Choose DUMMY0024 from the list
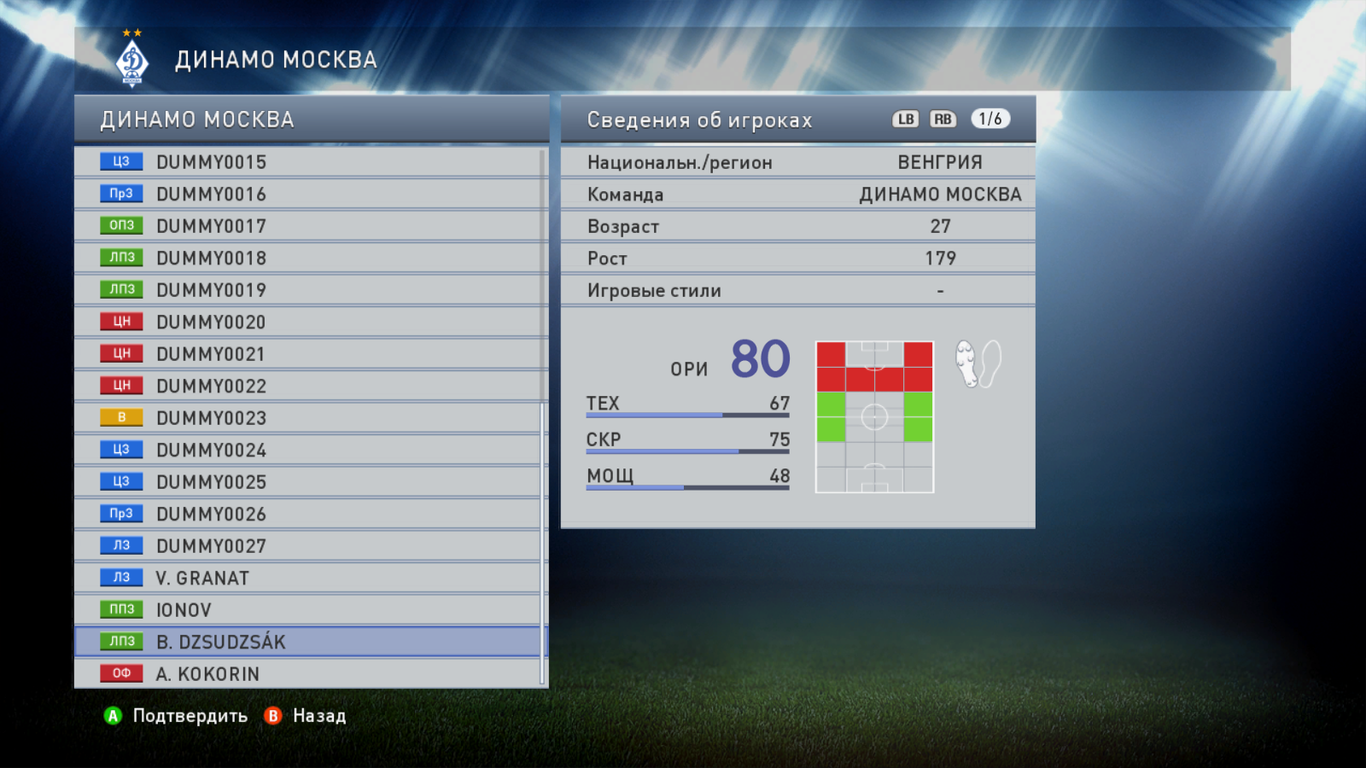This screenshot has width=1366, height=768. click(x=310, y=450)
